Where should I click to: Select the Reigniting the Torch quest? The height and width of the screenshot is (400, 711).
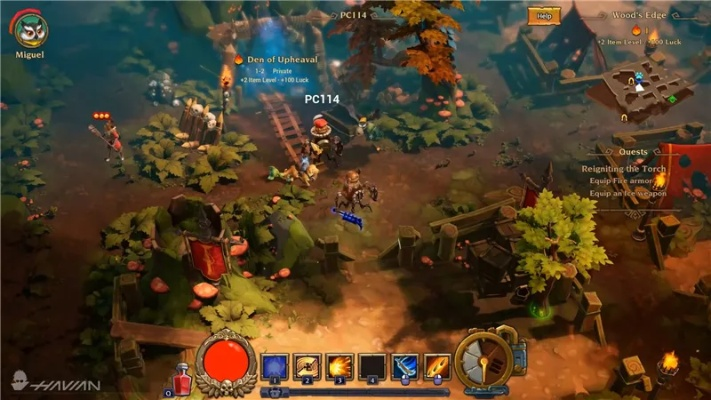click(624, 169)
